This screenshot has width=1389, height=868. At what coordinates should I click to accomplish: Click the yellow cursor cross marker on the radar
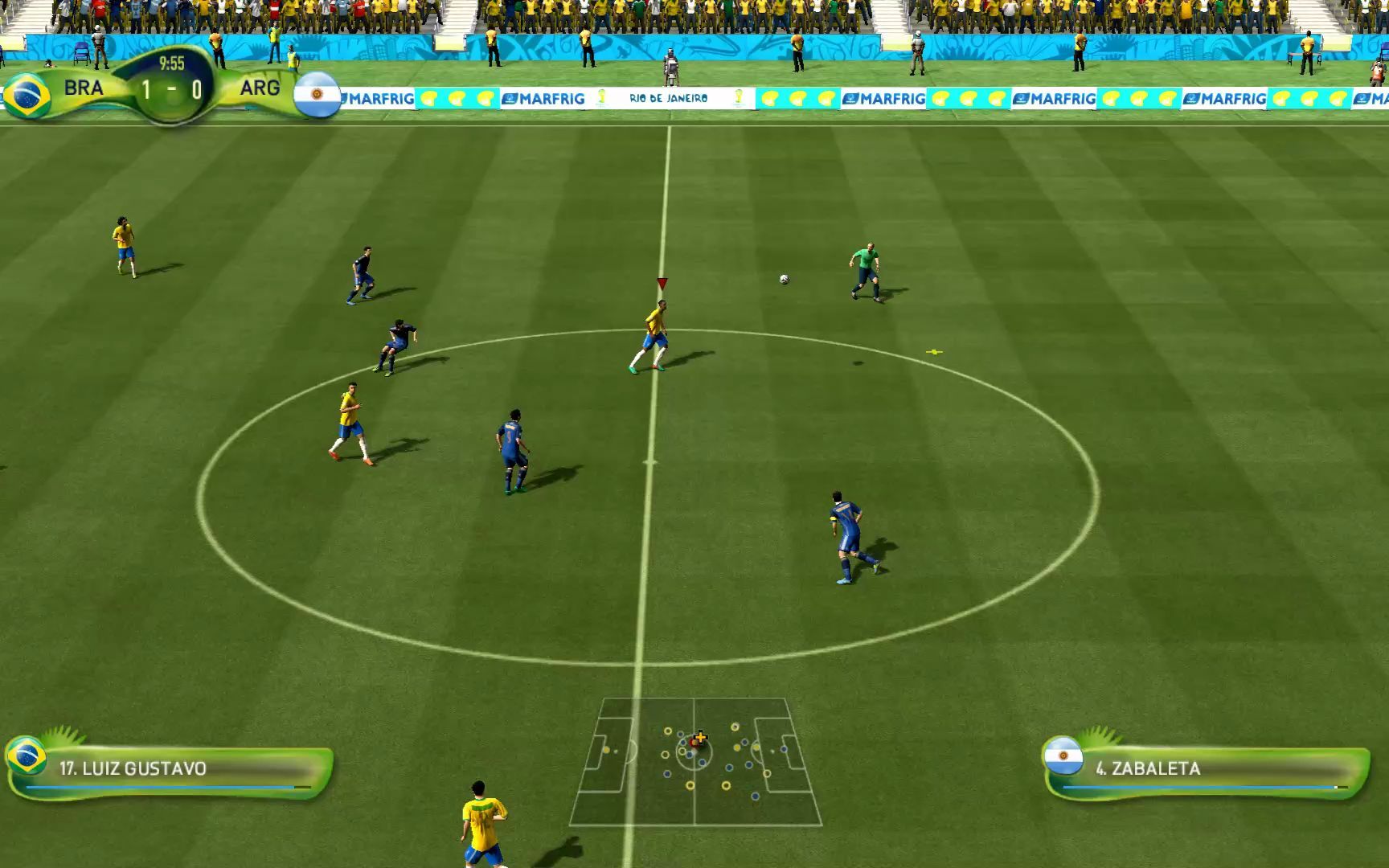pyautogui.click(x=700, y=737)
